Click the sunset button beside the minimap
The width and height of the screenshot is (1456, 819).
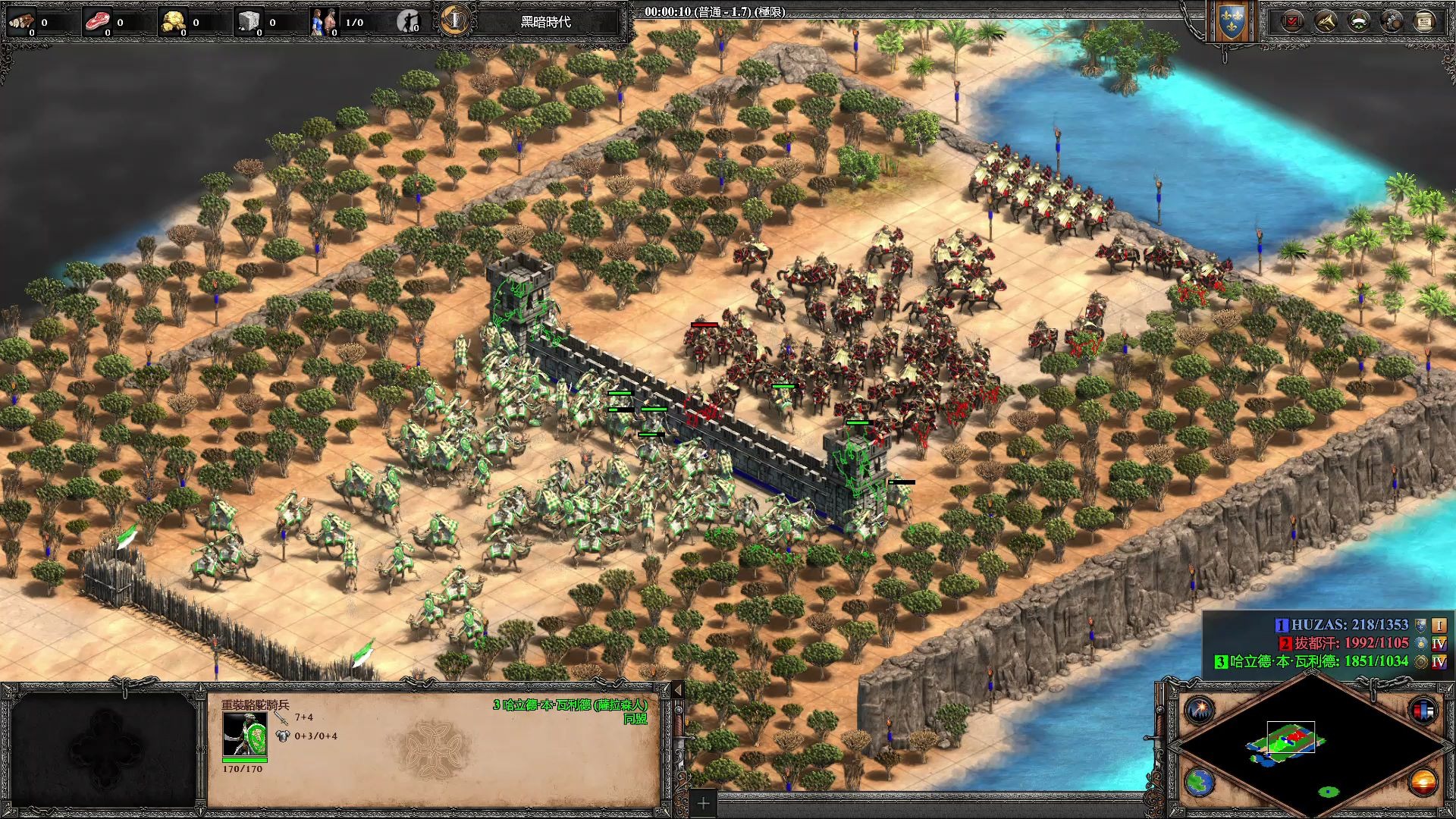click(1423, 782)
